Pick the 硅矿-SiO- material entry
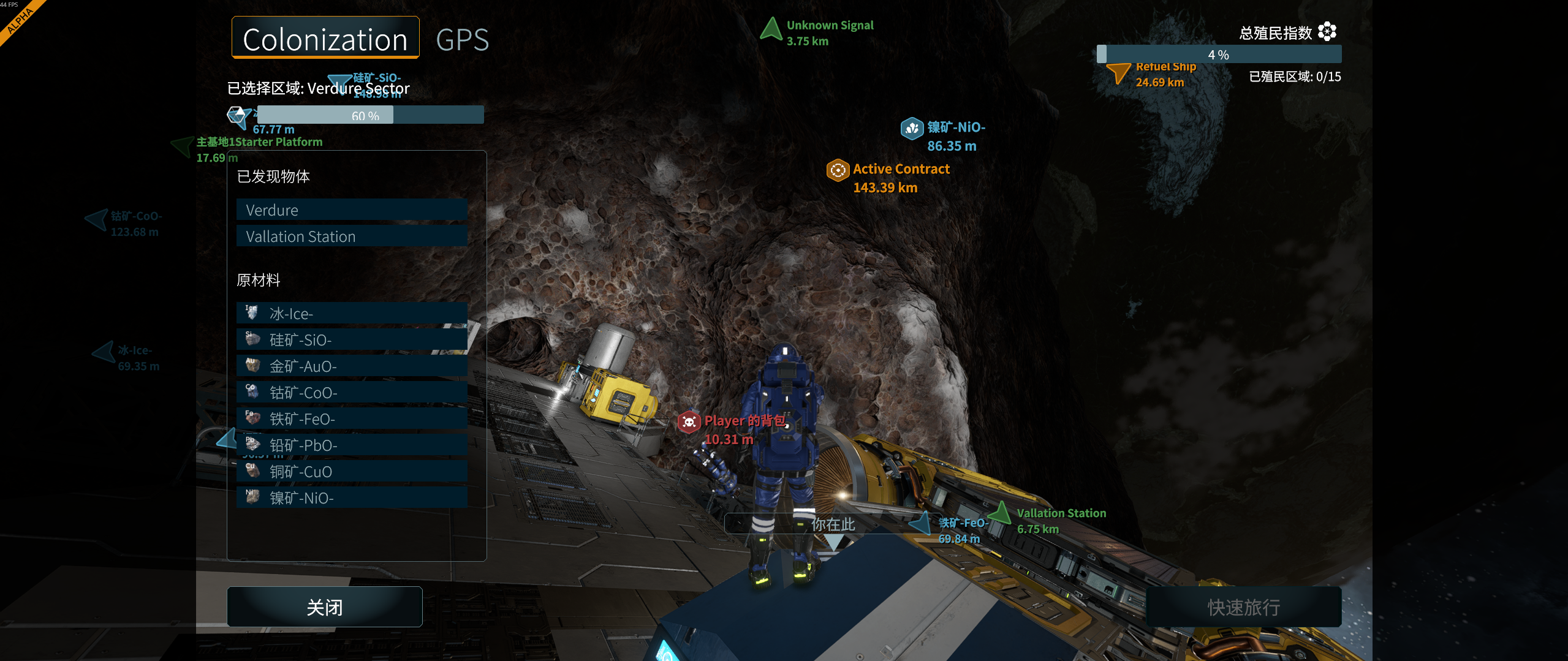This screenshot has width=1568, height=661. (x=352, y=340)
